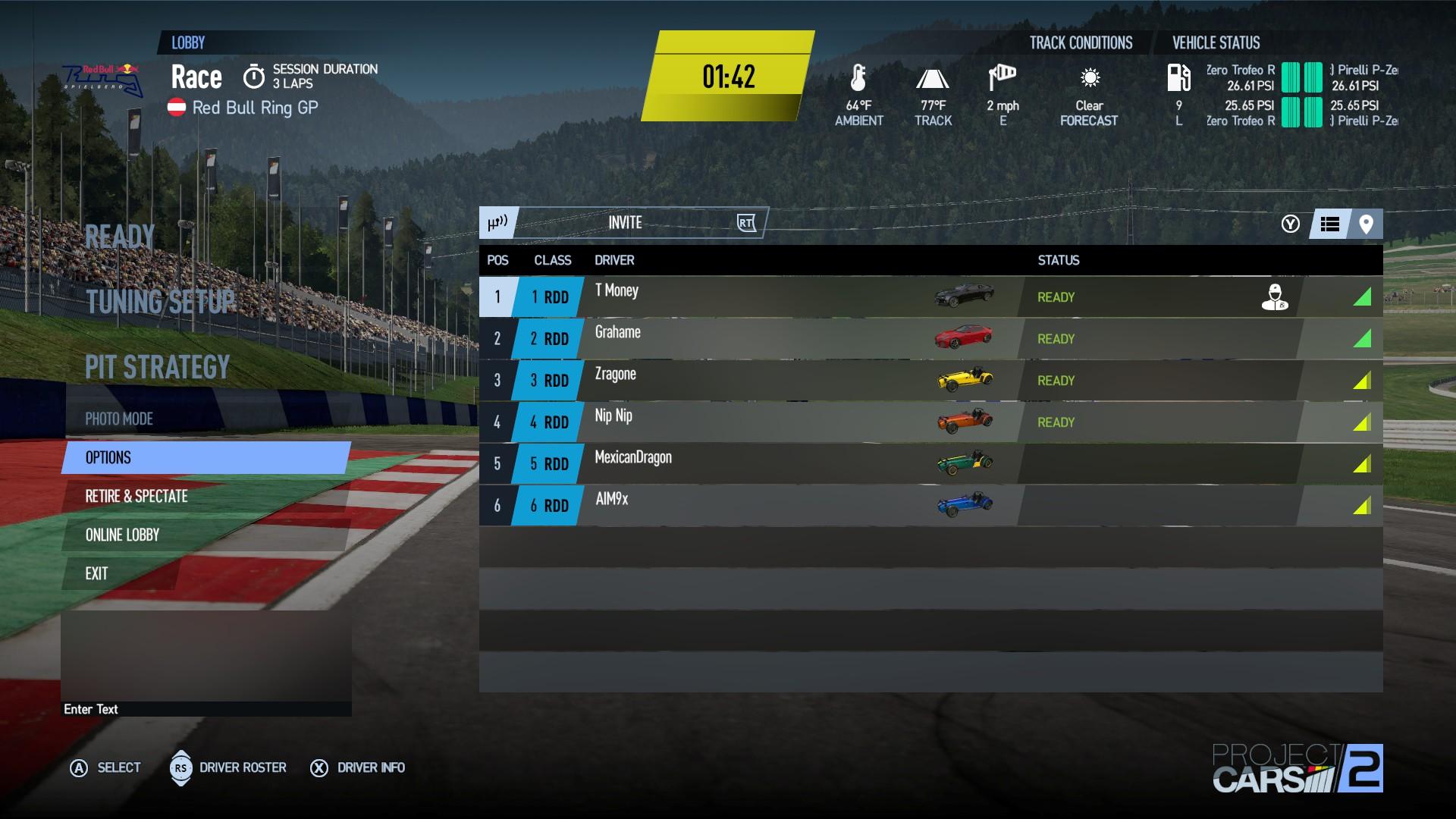This screenshot has height=819, width=1456.
Task: Click the Enter Text chat field
Action: pos(205,709)
